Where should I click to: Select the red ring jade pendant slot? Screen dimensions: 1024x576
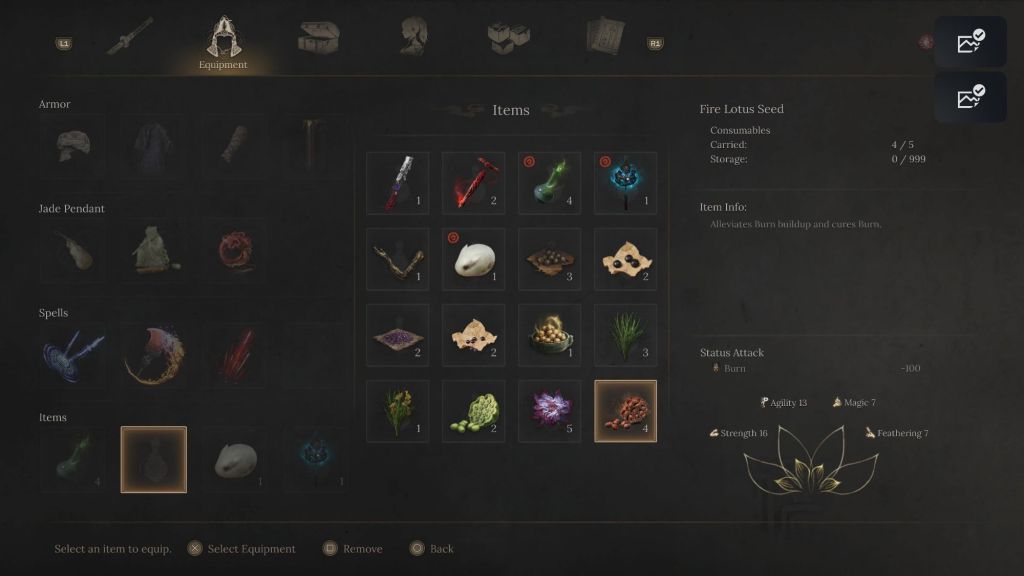pyautogui.click(x=235, y=250)
